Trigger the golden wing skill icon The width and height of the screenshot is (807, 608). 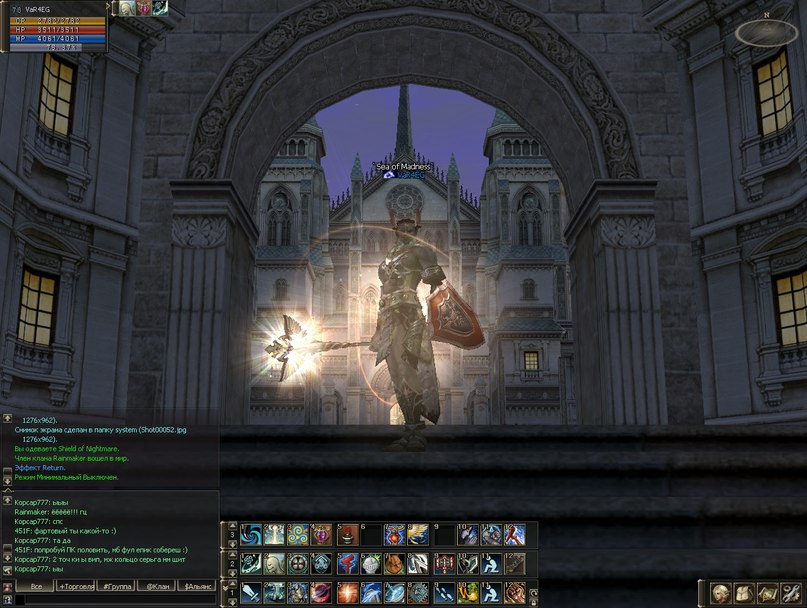[x=419, y=534]
